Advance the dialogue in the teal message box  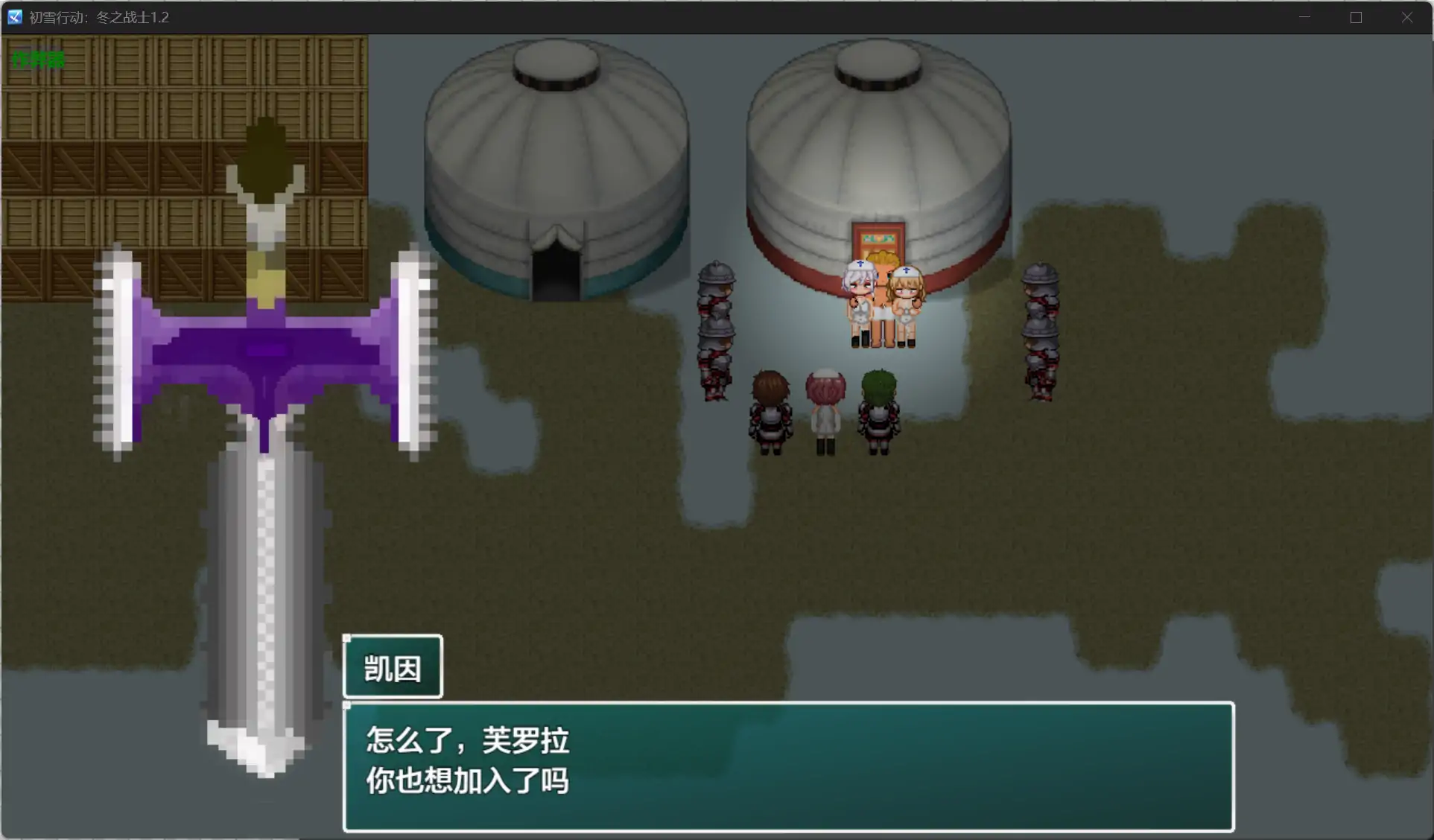coord(788,766)
